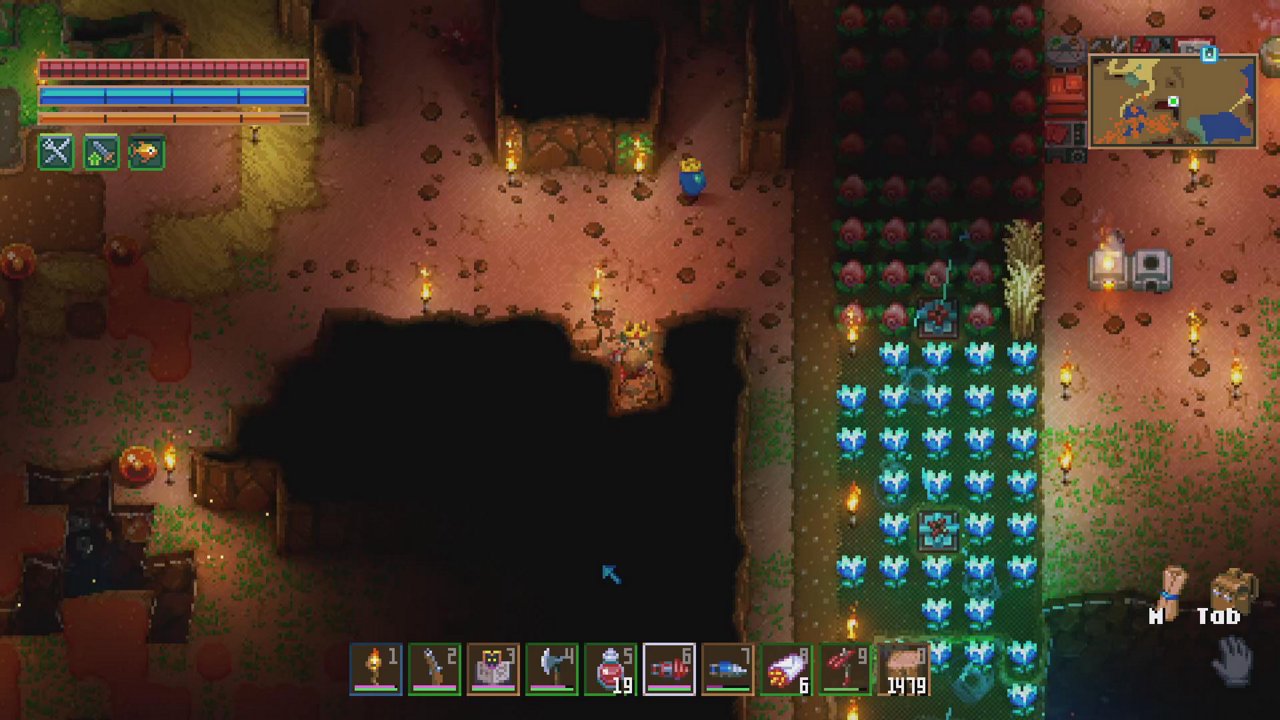Equip the battle axe in slot 4
This screenshot has width=1280, height=720.
(552, 668)
